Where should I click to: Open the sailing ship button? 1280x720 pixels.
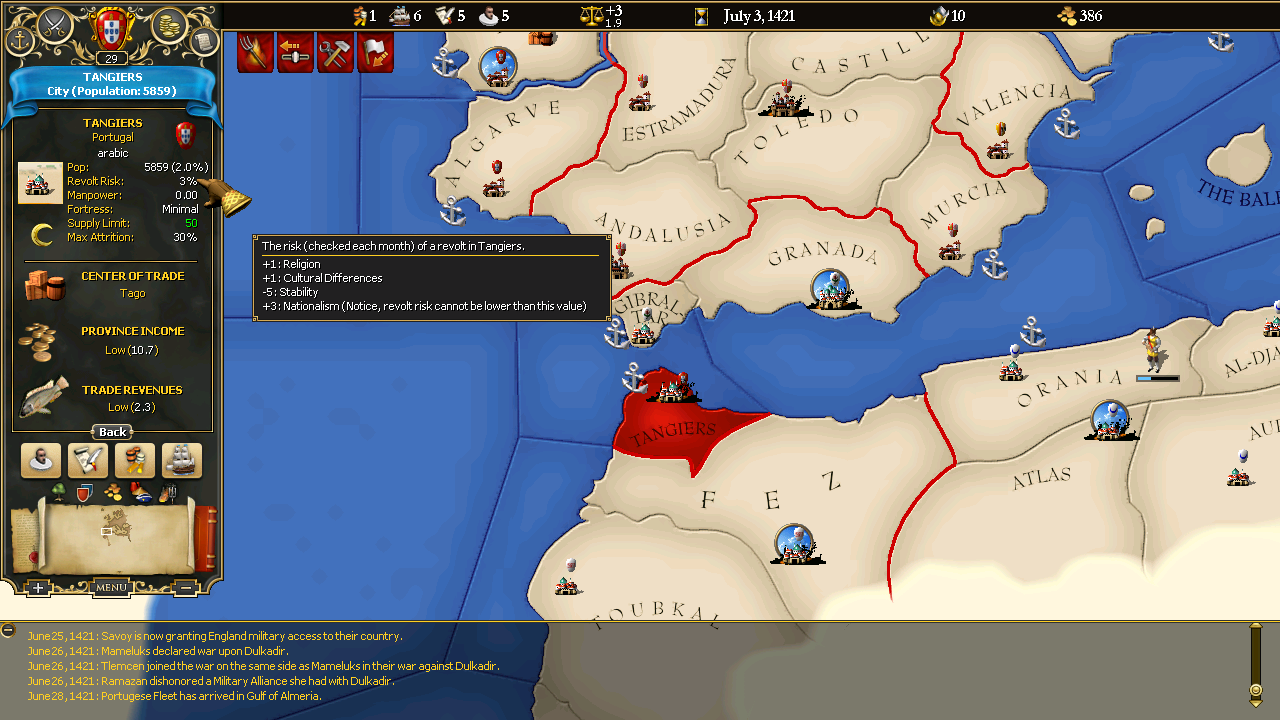point(182,460)
